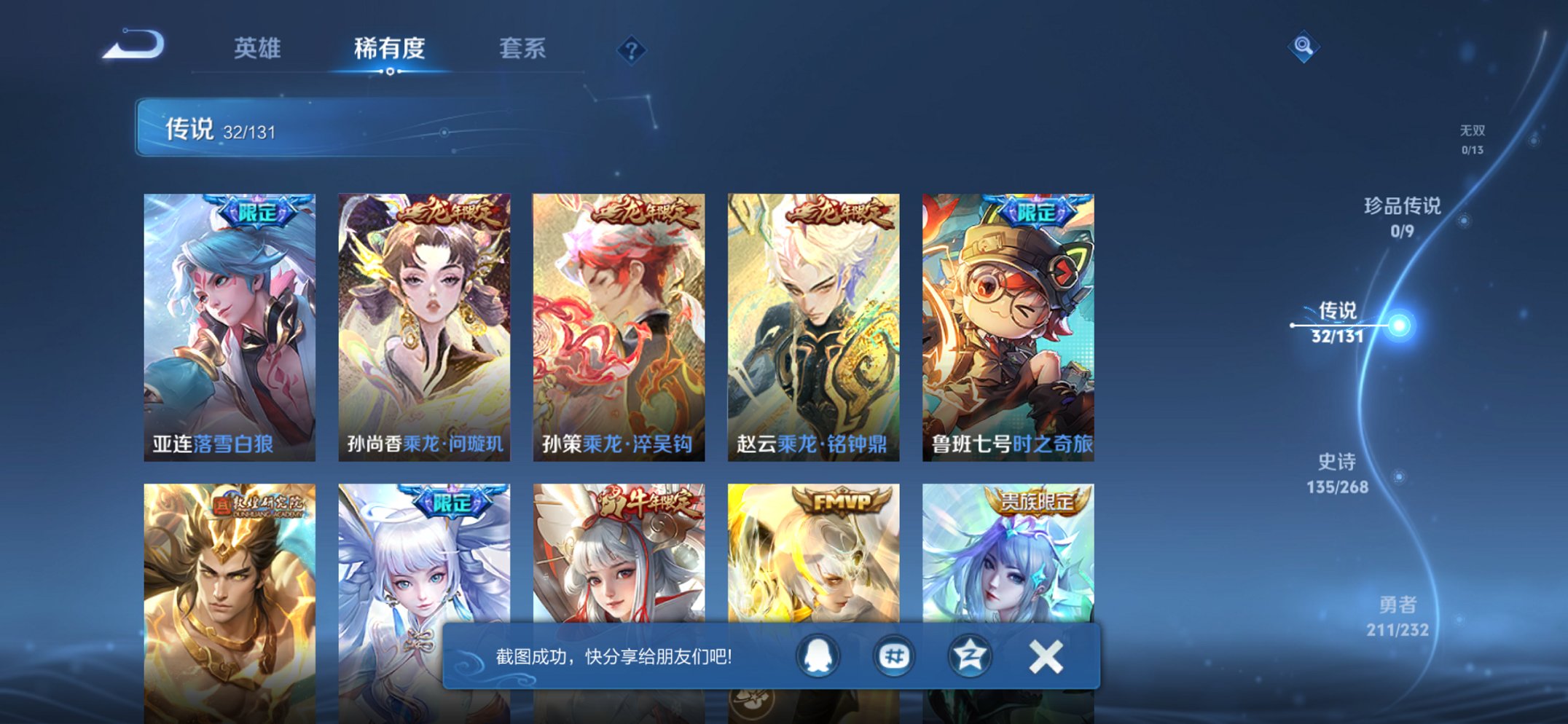Screen dimensions: 1568x724
Task: Switch to the 套系 tab
Action: tap(521, 48)
